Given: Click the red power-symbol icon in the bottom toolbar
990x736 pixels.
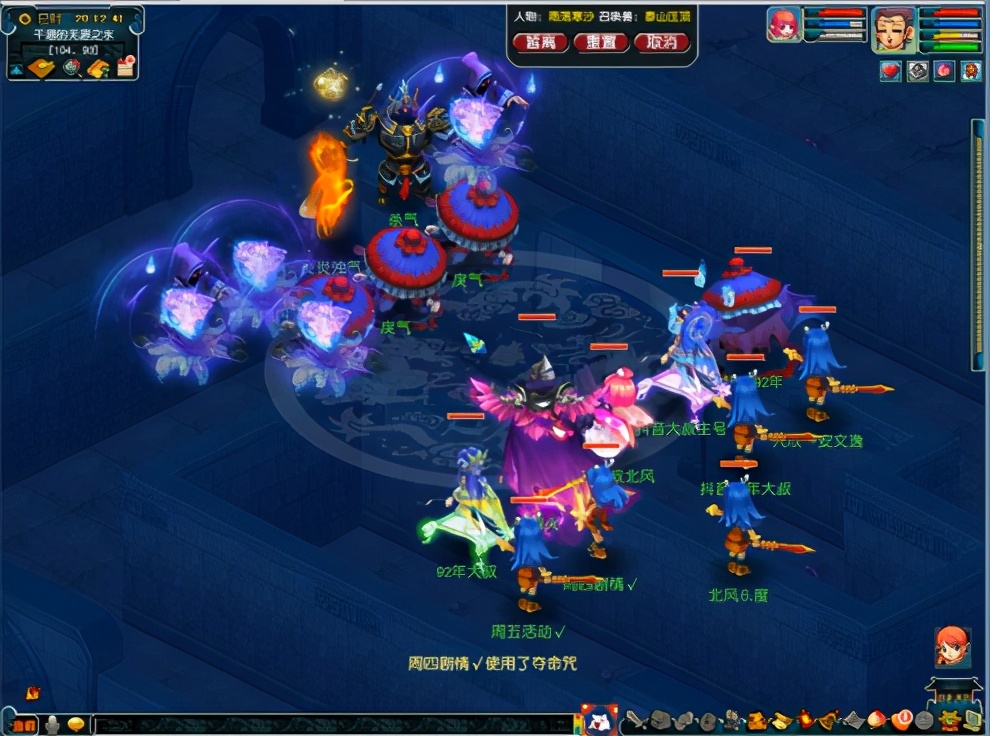Looking at the screenshot, I should (904, 719).
